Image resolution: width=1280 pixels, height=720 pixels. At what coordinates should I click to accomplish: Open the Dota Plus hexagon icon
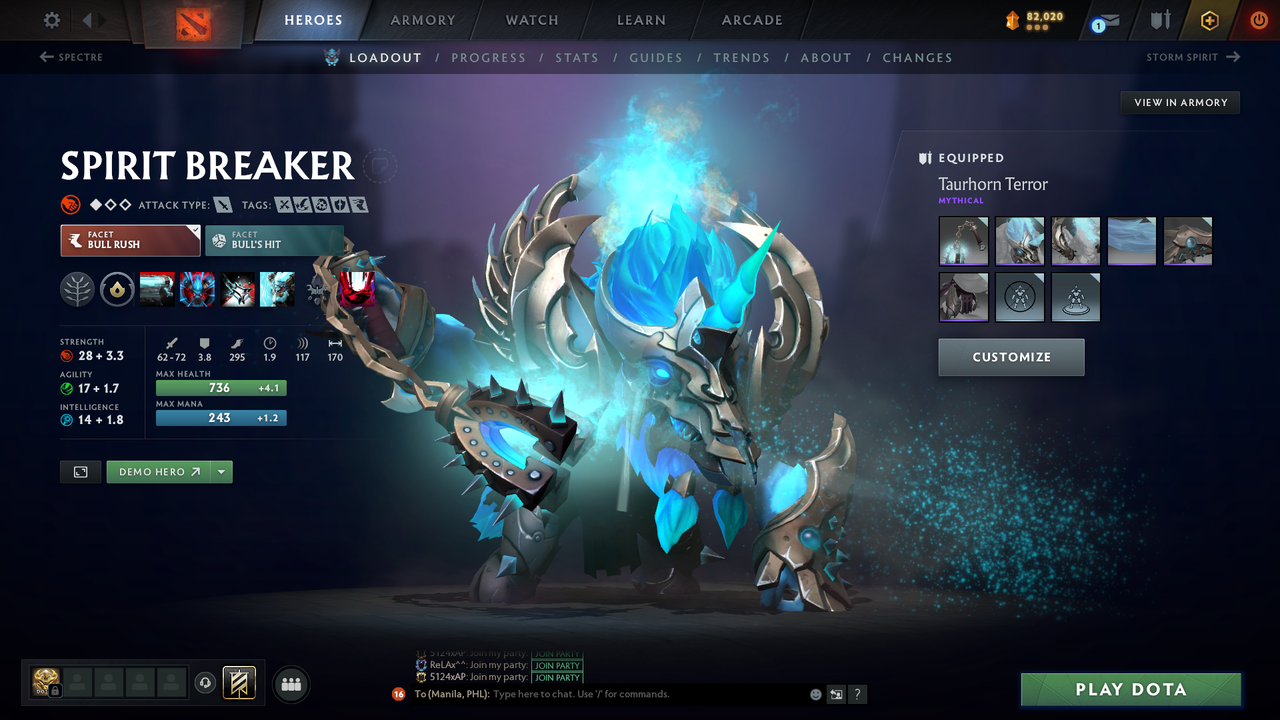click(1209, 20)
